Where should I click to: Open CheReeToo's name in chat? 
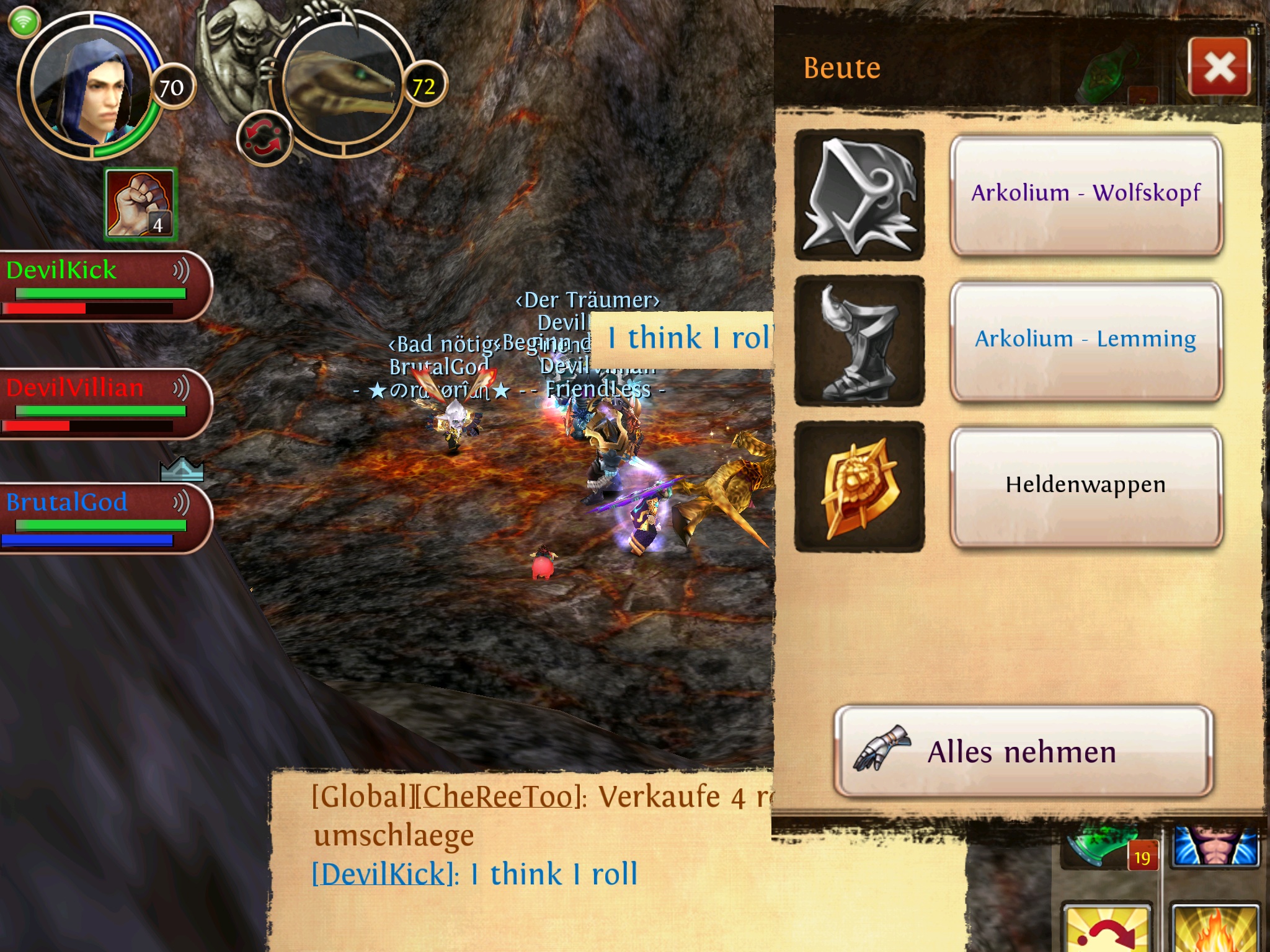495,796
